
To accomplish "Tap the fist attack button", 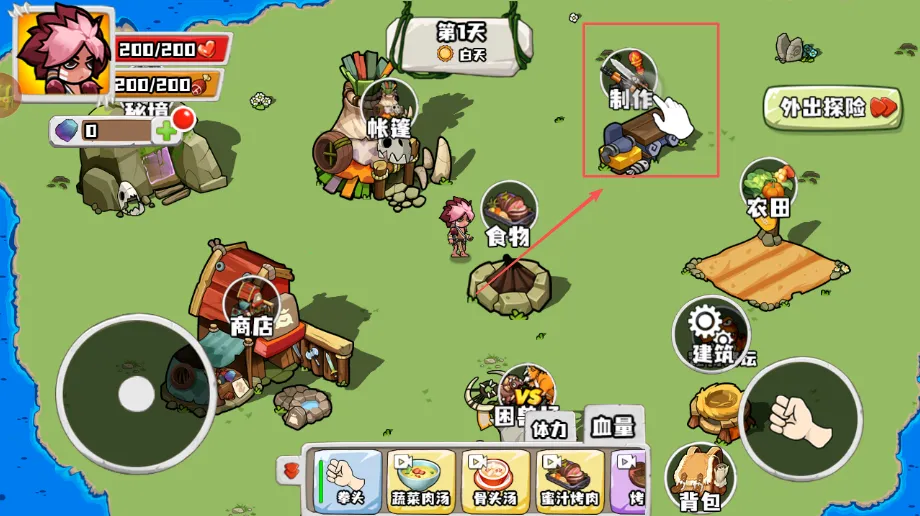I will pyautogui.click(x=800, y=418).
